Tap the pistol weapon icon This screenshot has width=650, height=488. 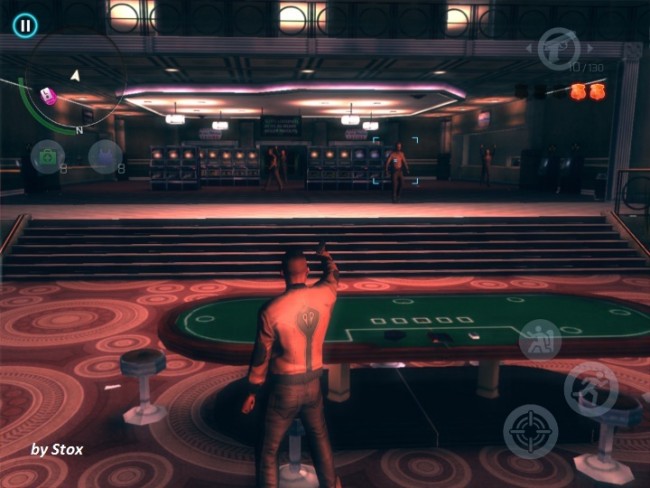click(559, 47)
